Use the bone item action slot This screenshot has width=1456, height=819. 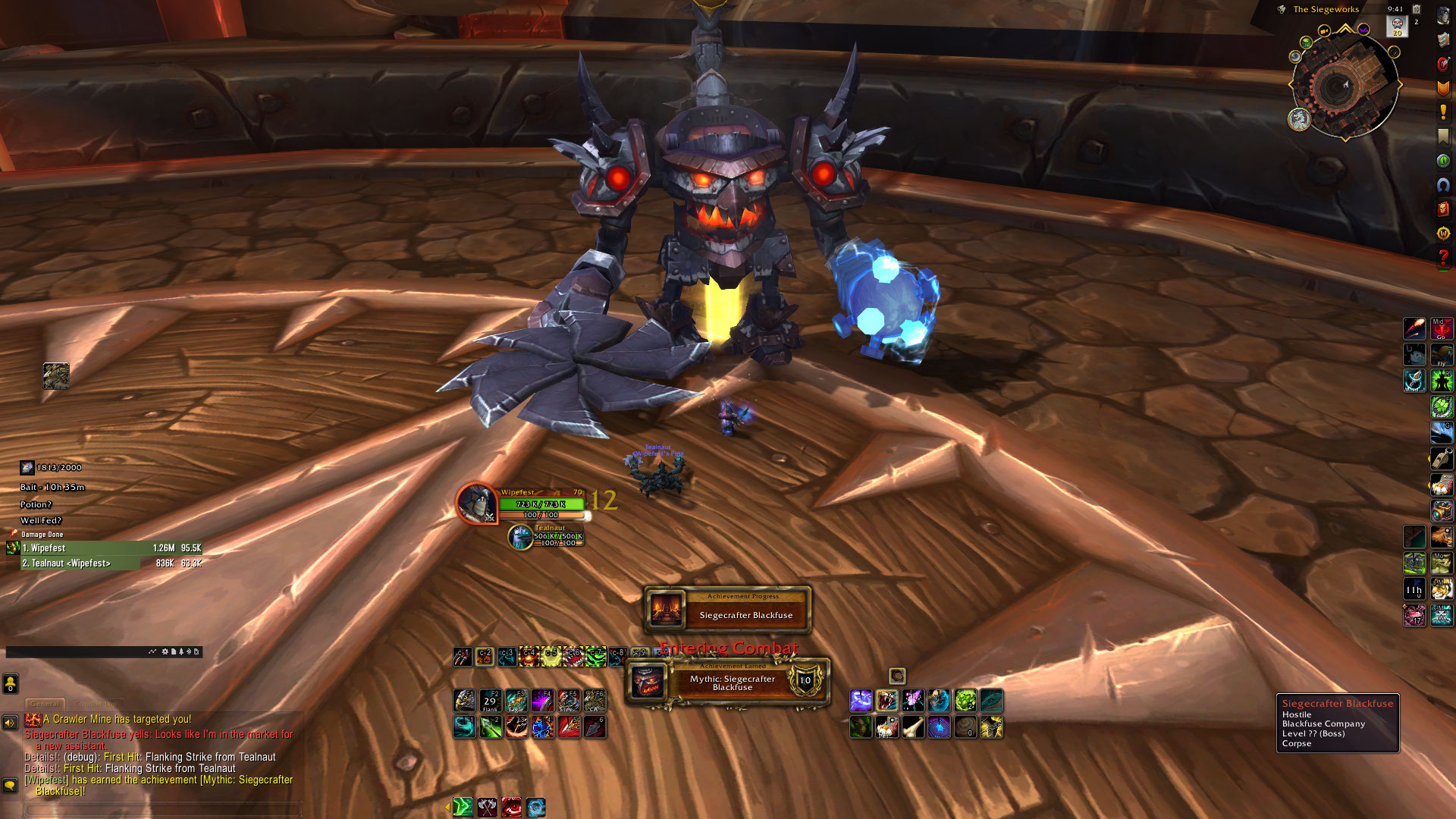pyautogui.click(x=913, y=727)
